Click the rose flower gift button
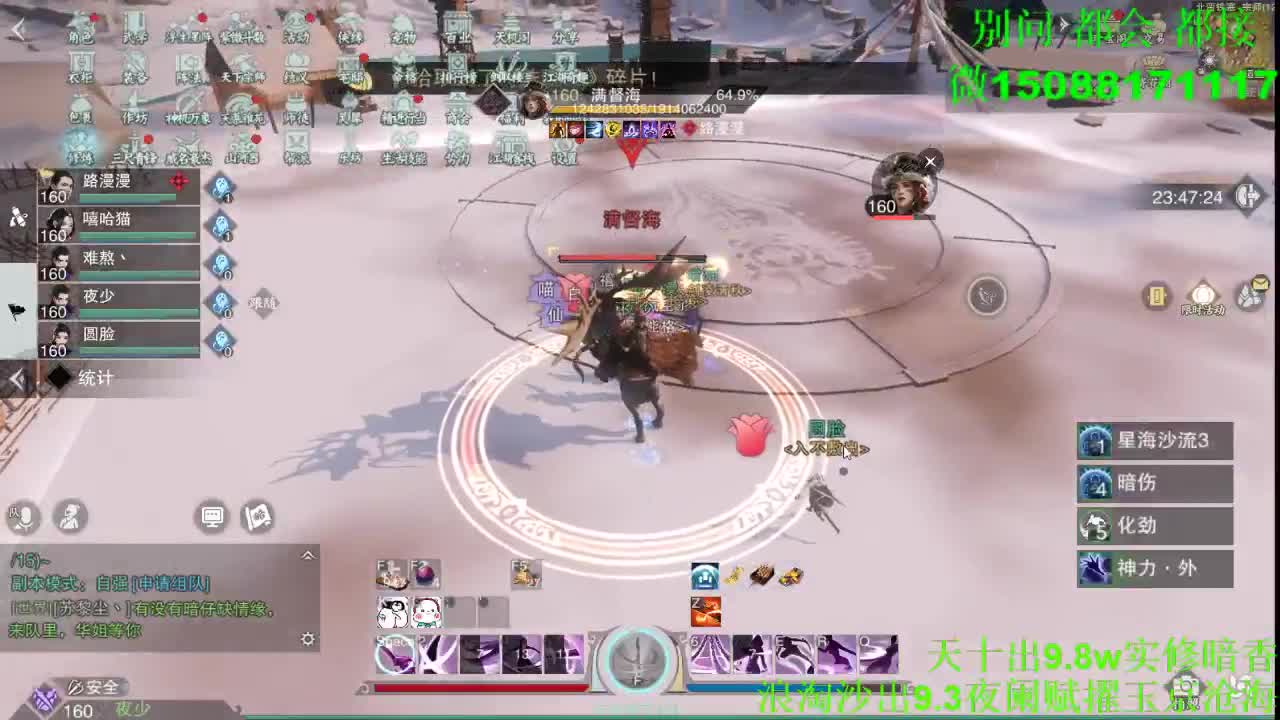This screenshot has height=720, width=1280. (752, 437)
